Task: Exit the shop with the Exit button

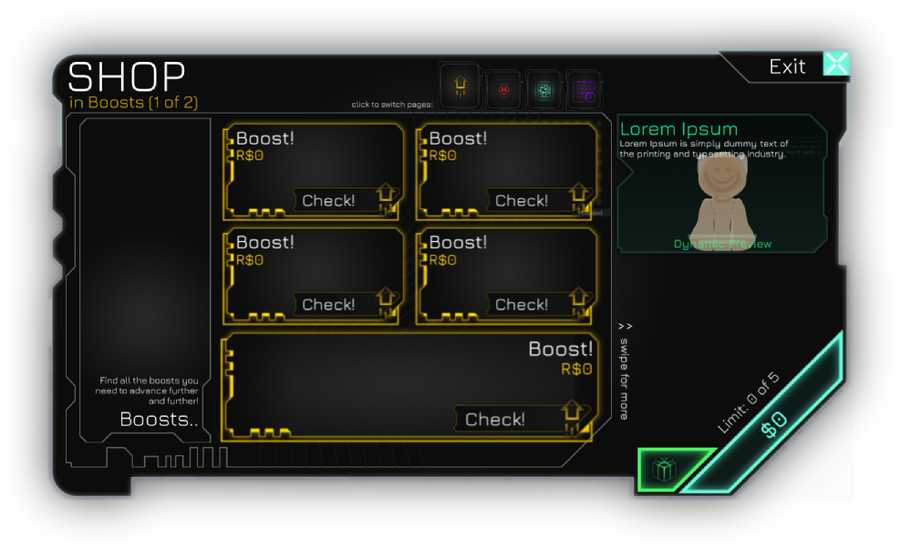Action: (835, 65)
